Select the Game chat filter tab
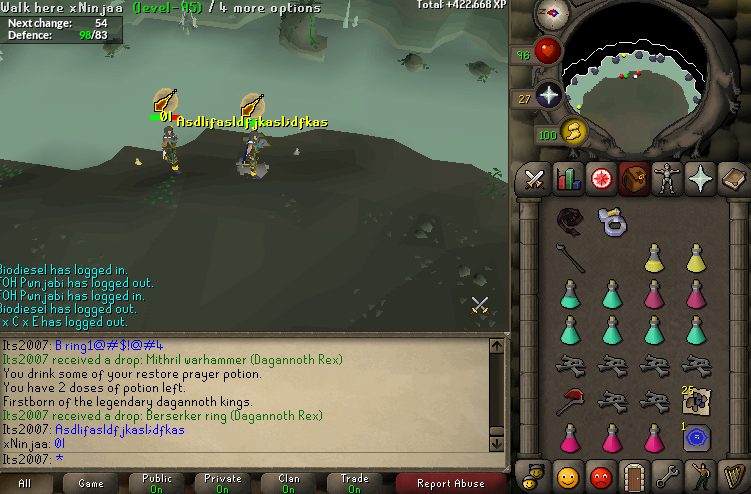Image resolution: width=751 pixels, height=494 pixels. click(91, 483)
